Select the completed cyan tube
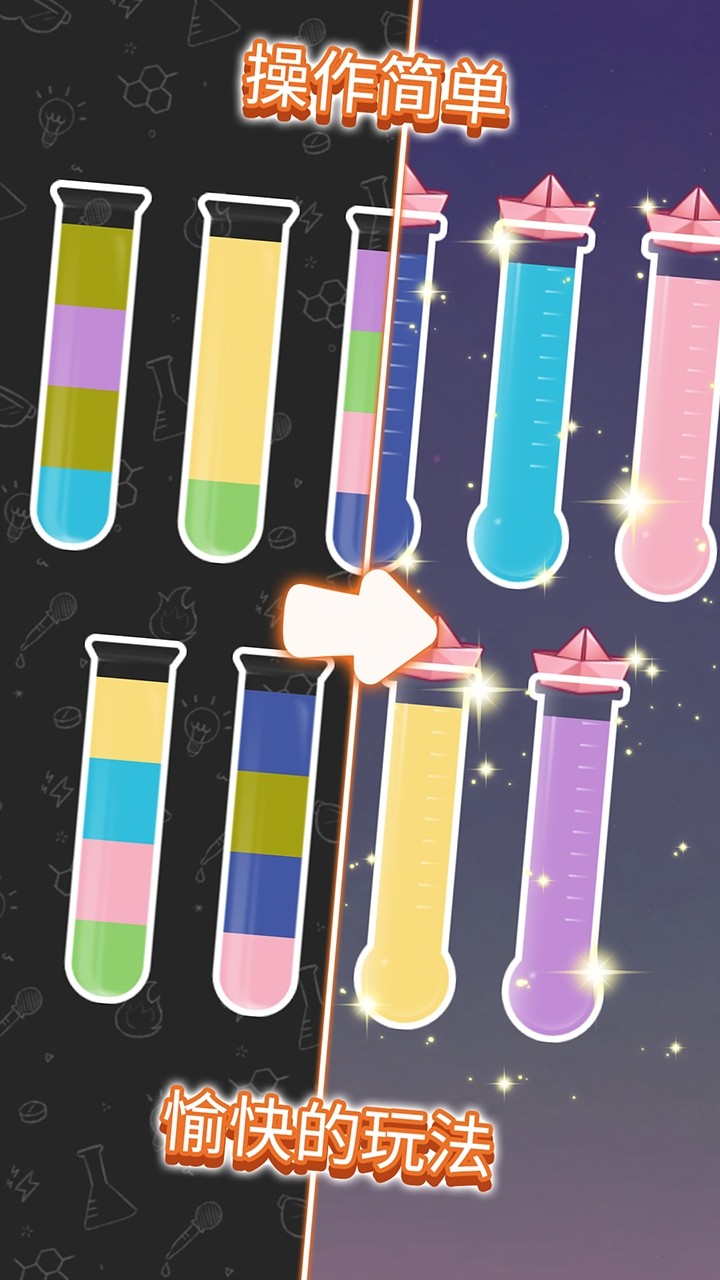This screenshot has width=720, height=1280. click(528, 400)
